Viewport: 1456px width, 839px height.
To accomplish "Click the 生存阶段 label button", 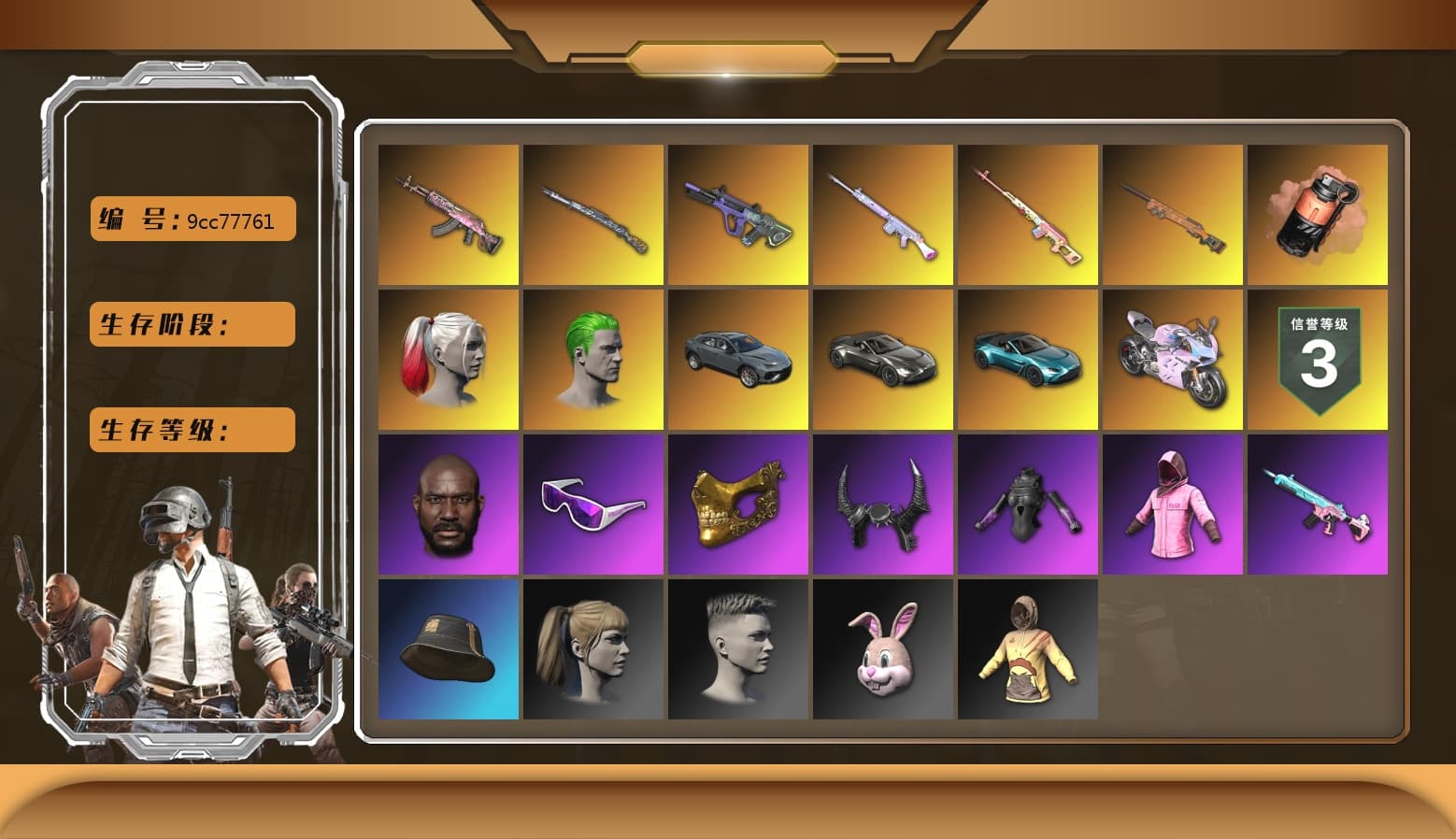I will (191, 324).
